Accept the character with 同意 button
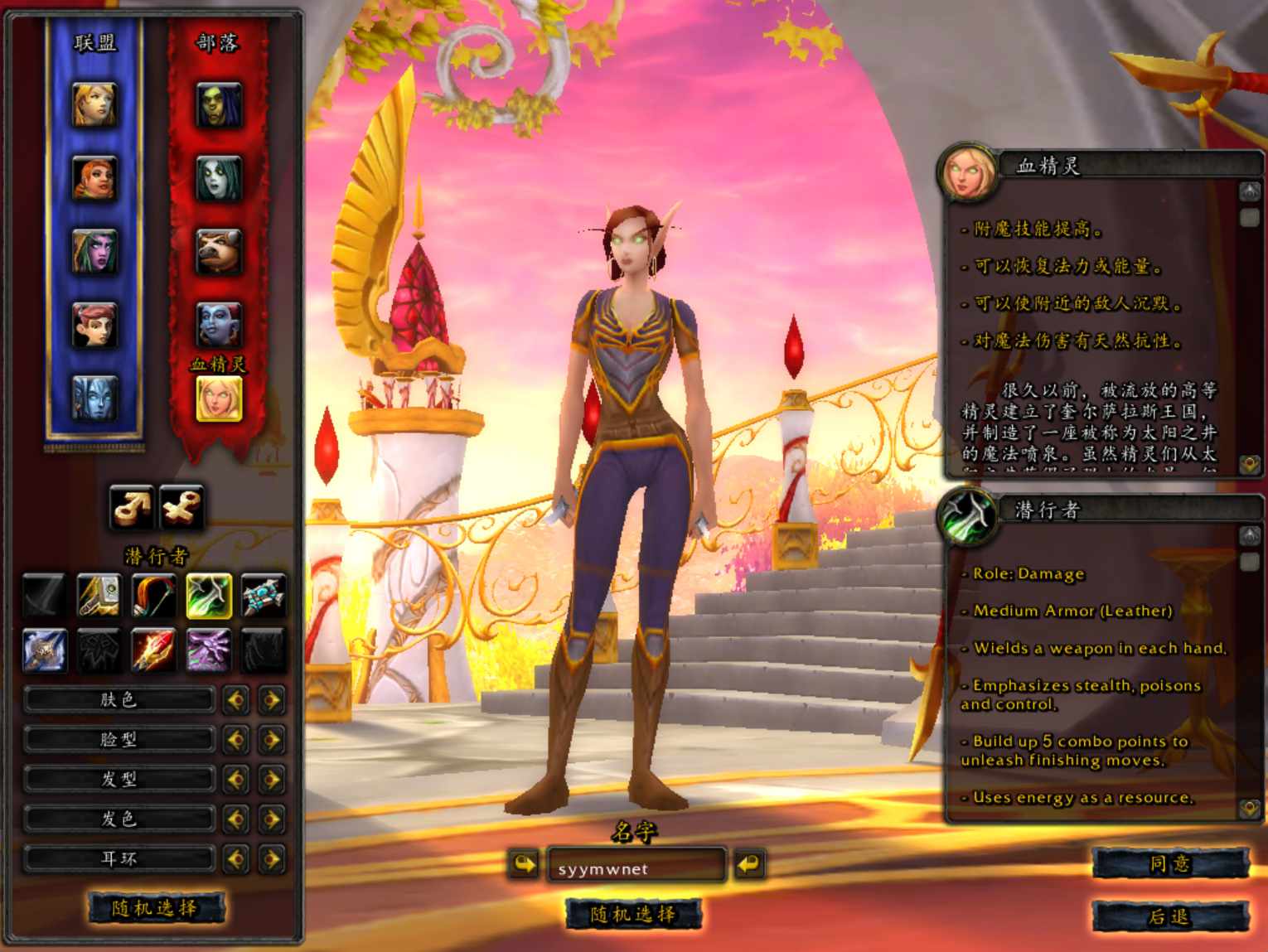 pyautogui.click(x=1169, y=864)
